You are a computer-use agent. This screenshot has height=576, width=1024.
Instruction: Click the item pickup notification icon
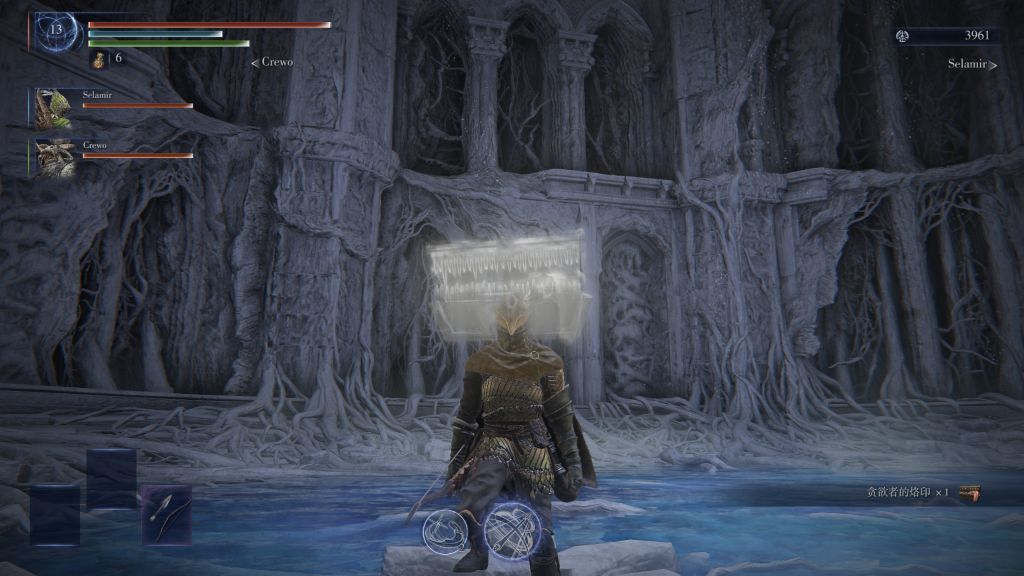968,493
